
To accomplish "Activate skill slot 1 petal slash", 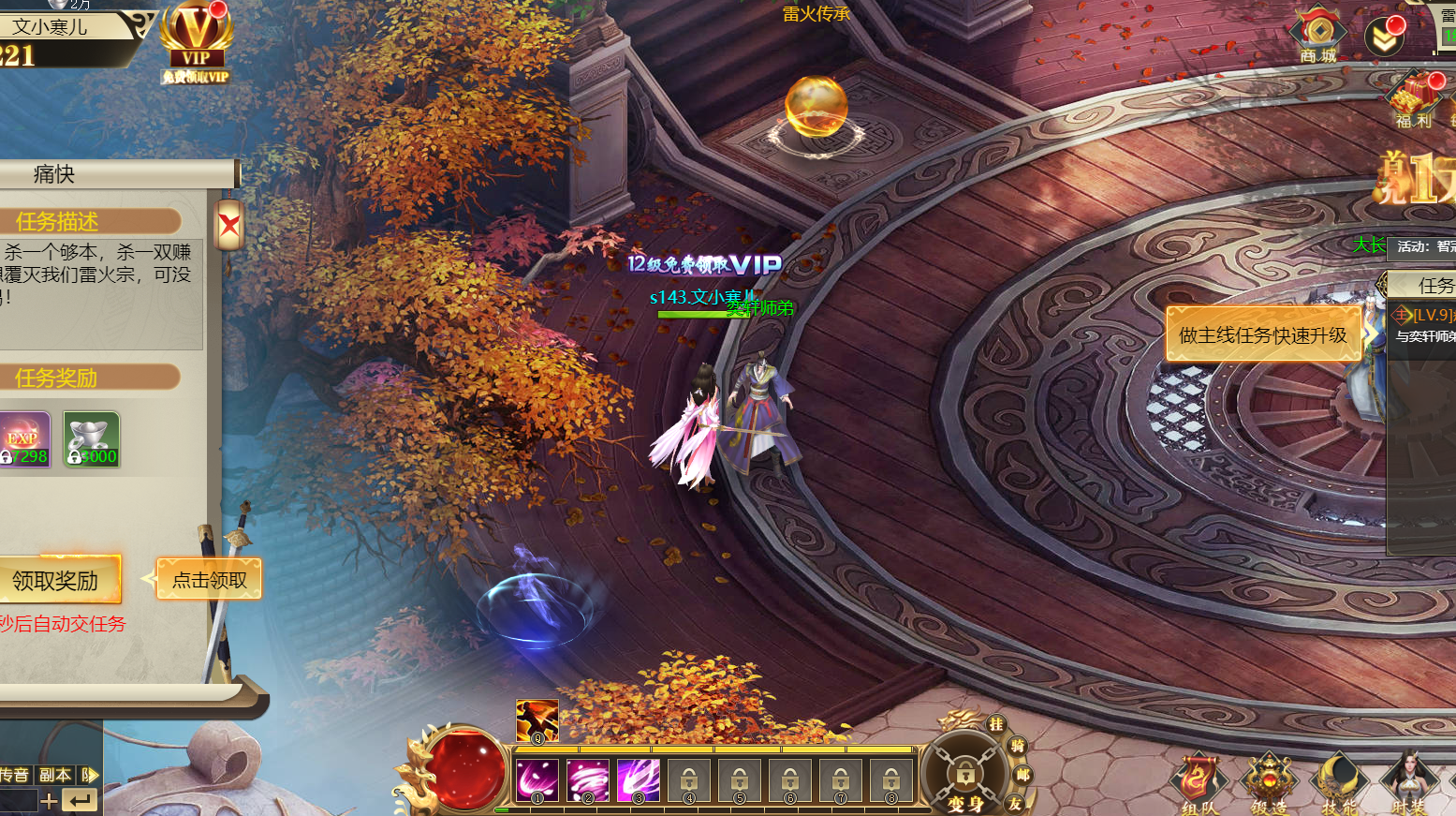I will pos(537,779).
